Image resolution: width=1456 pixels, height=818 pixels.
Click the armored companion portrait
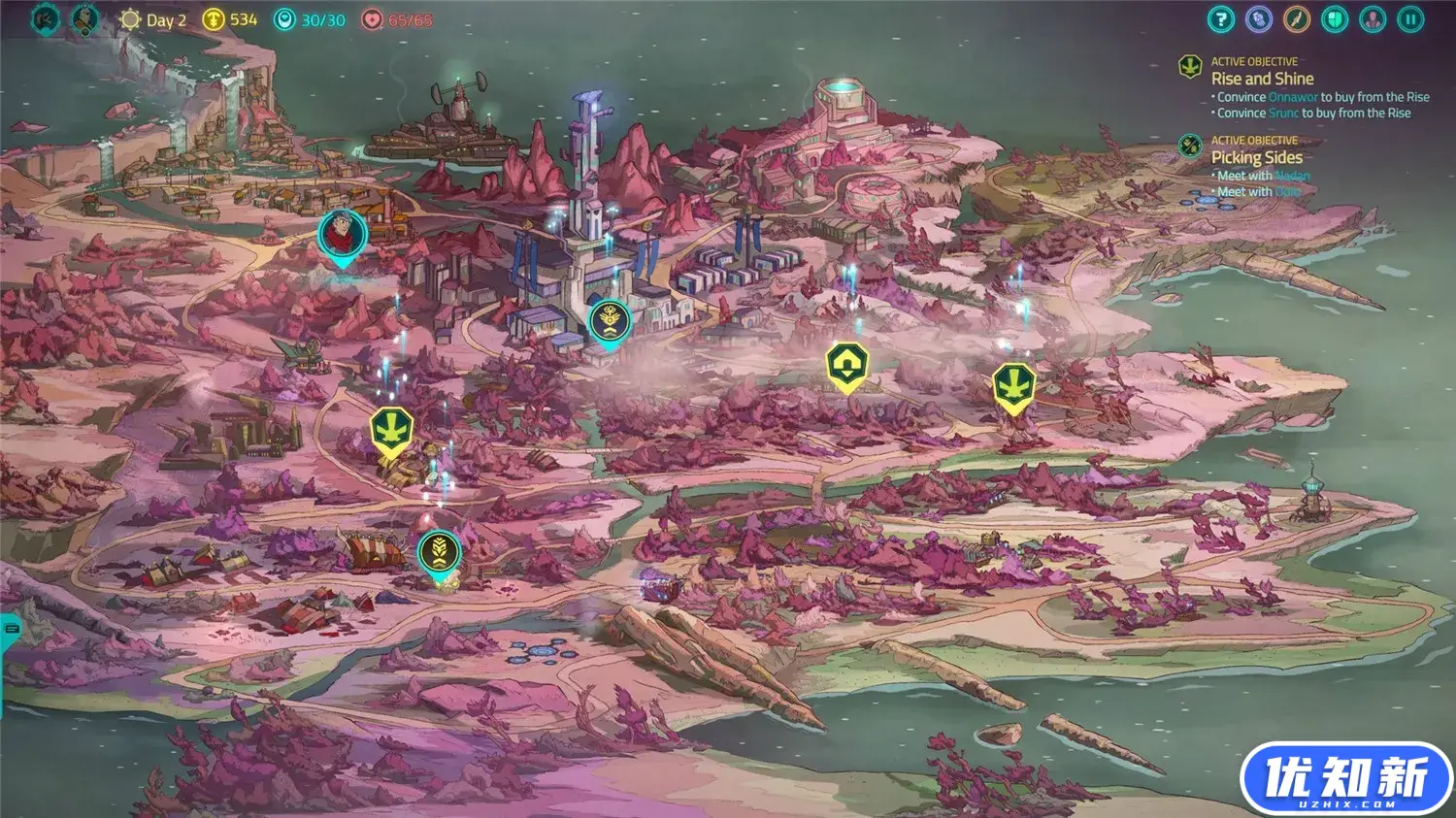85,18
